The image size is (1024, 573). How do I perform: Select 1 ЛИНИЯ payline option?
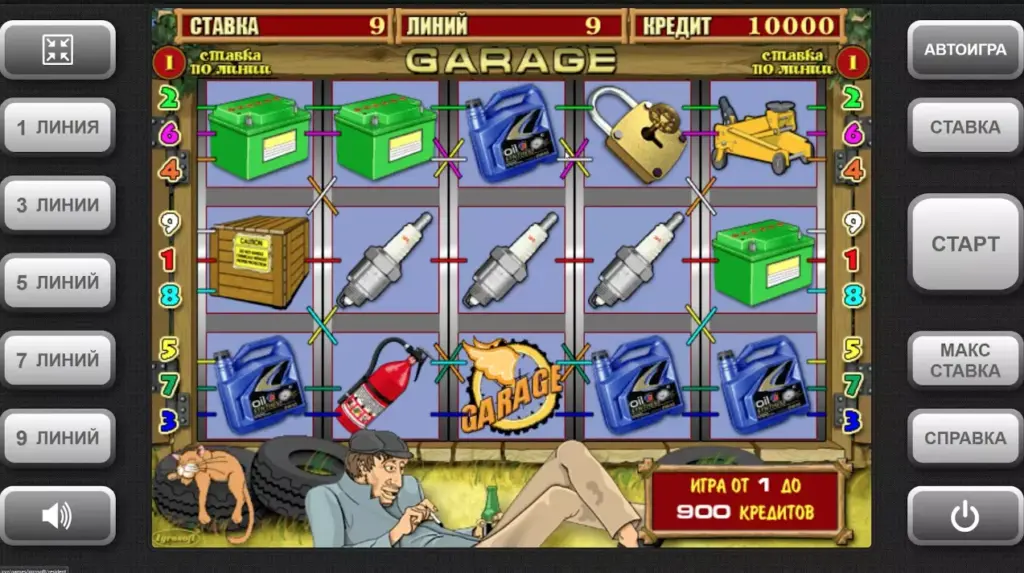(58, 127)
